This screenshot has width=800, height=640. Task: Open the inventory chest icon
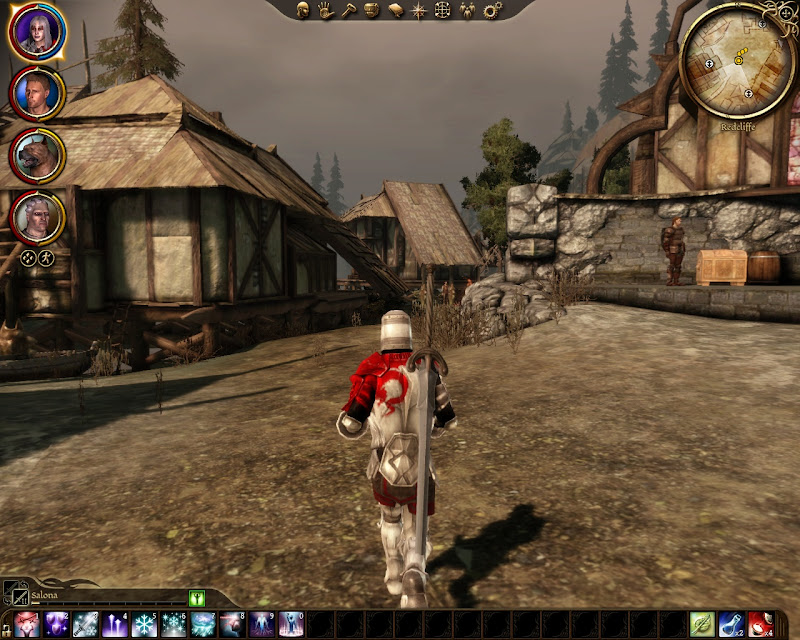[x=371, y=10]
